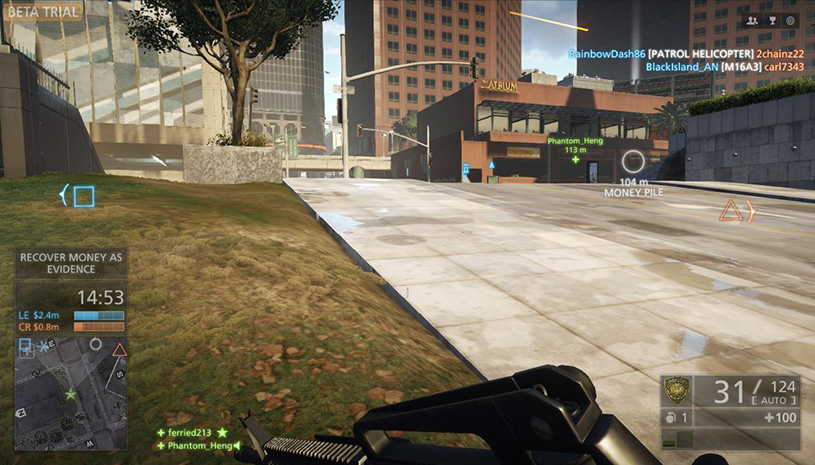Click the blue square objective marker

click(84, 196)
